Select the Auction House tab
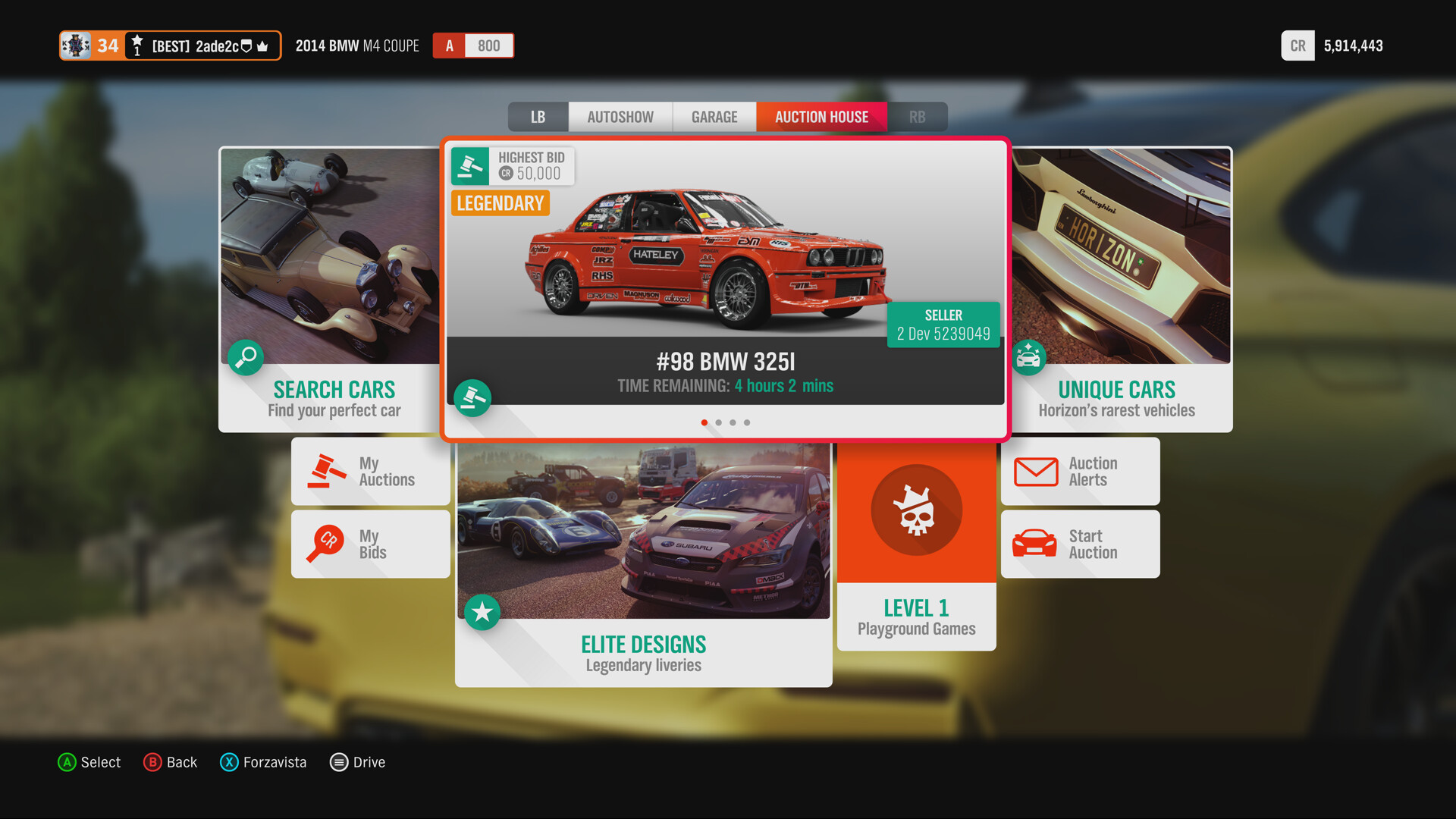Viewport: 1456px width, 819px height. pyautogui.click(x=821, y=117)
